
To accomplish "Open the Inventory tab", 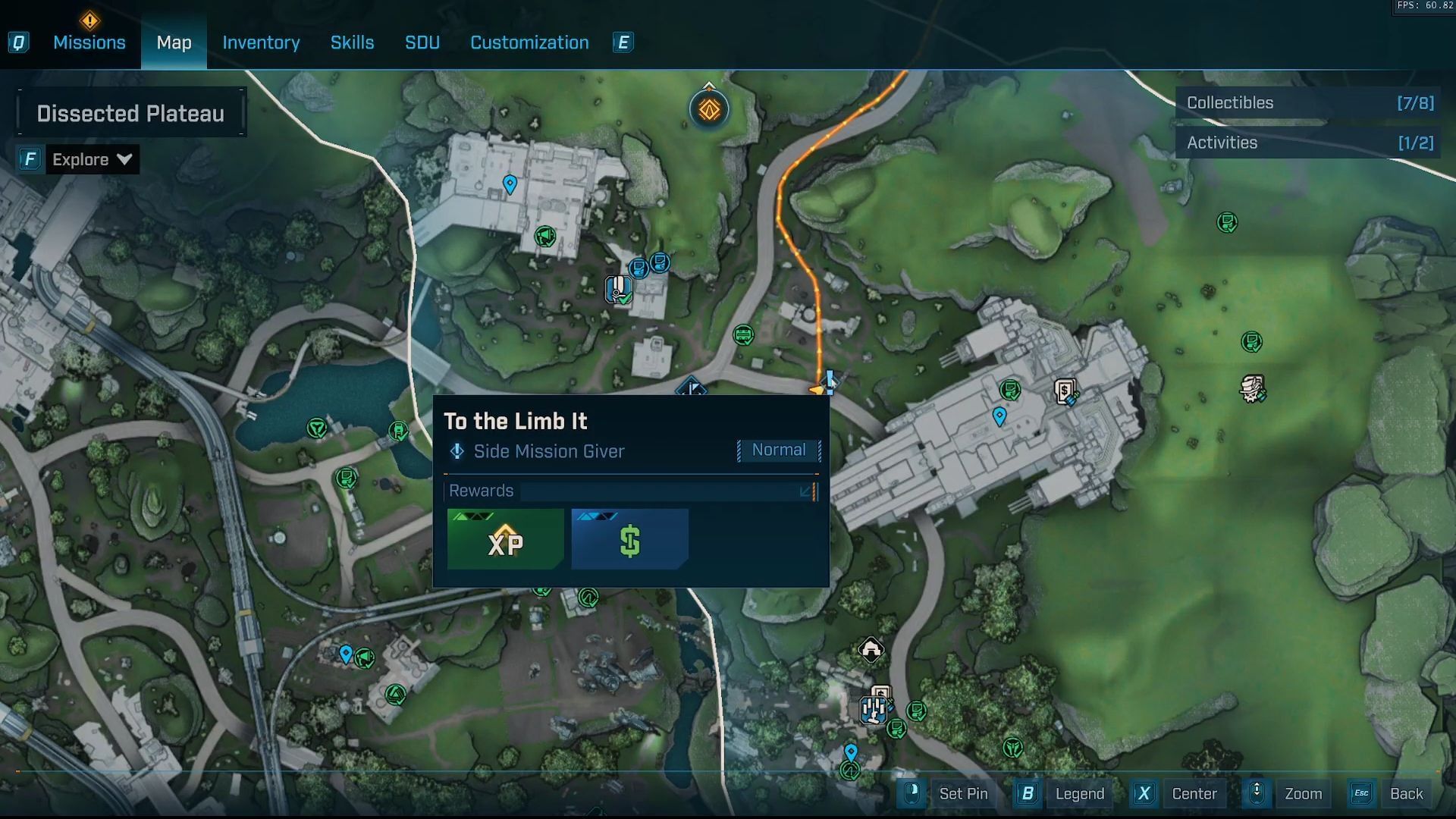I will click(261, 42).
